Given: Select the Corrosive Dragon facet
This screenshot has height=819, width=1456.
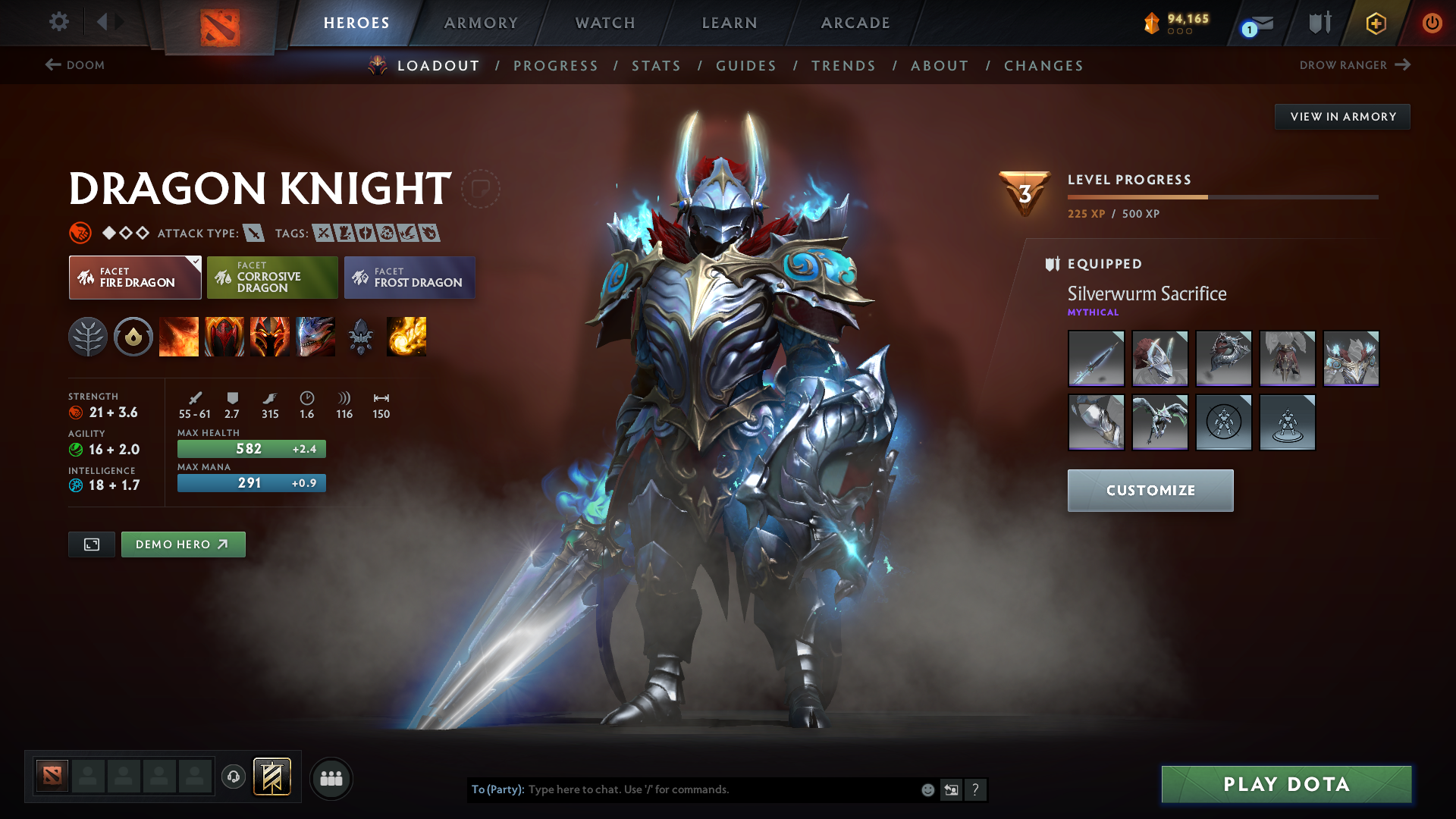Looking at the screenshot, I should (x=272, y=278).
